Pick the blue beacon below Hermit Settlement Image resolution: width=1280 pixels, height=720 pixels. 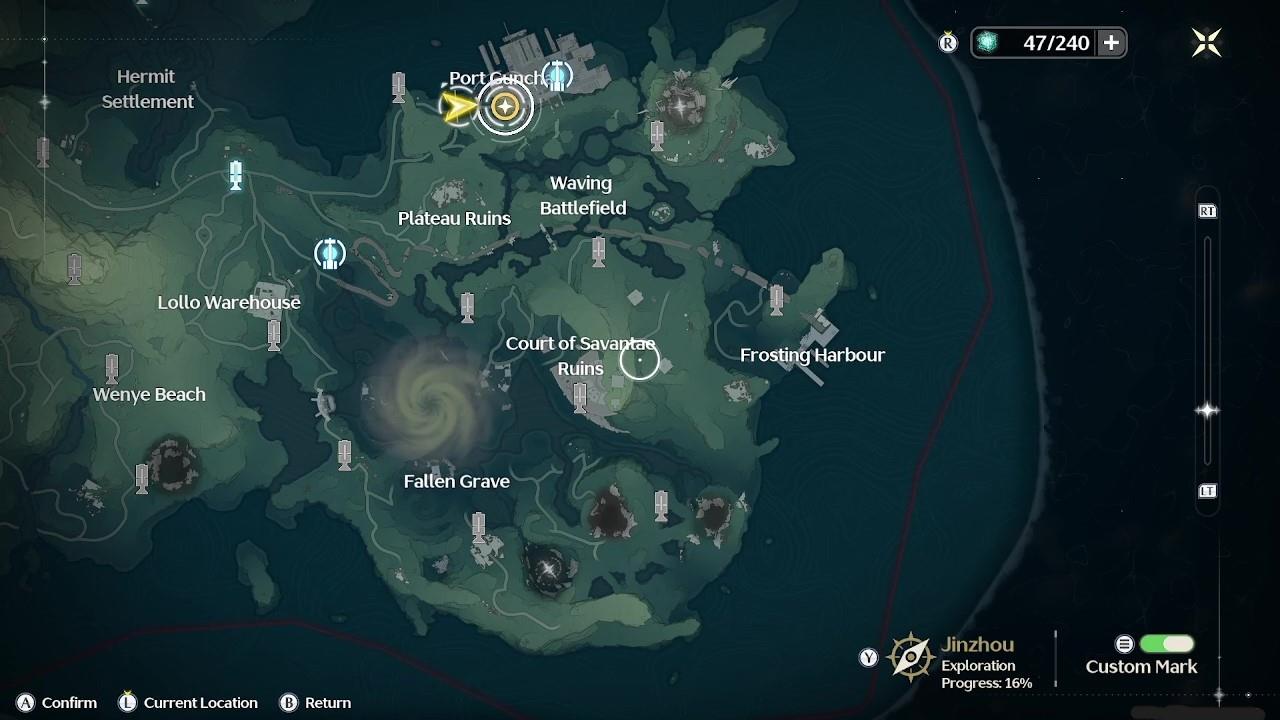click(x=236, y=175)
